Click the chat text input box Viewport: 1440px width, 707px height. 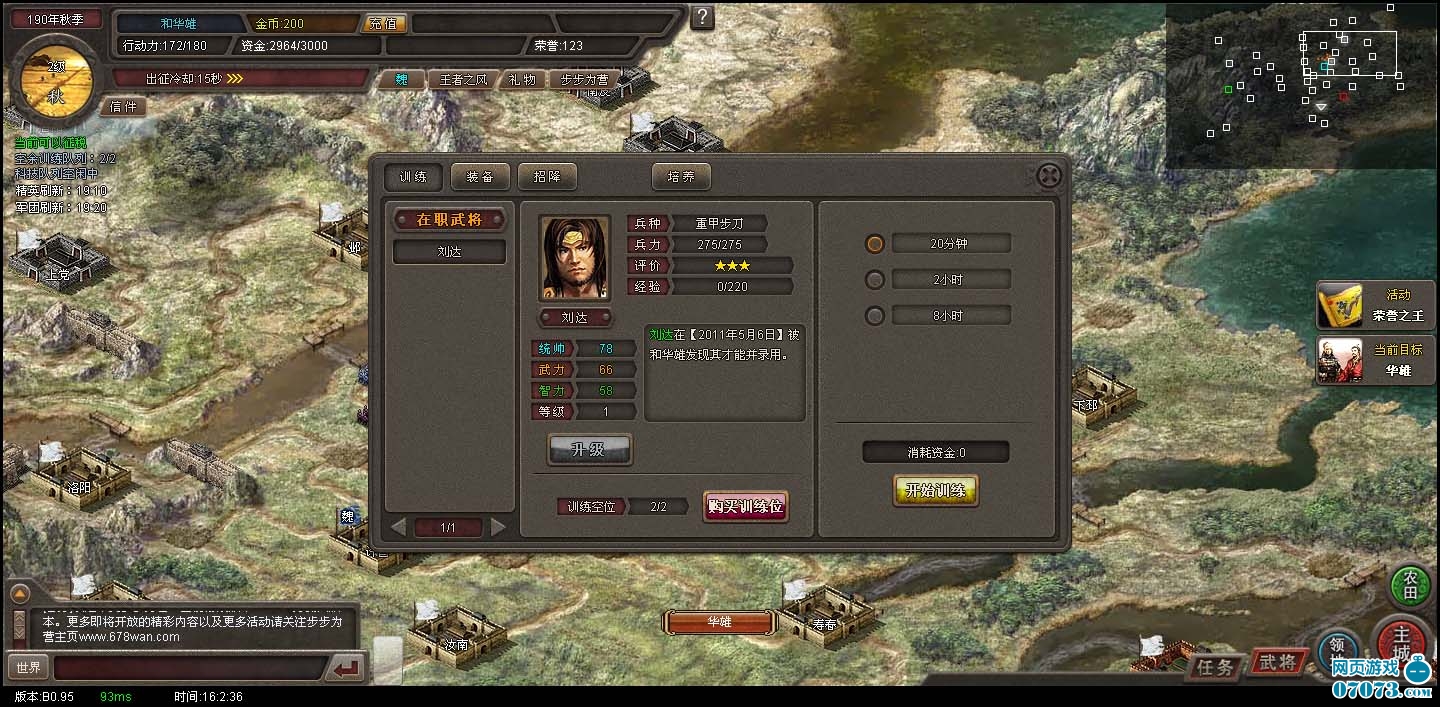click(x=190, y=667)
